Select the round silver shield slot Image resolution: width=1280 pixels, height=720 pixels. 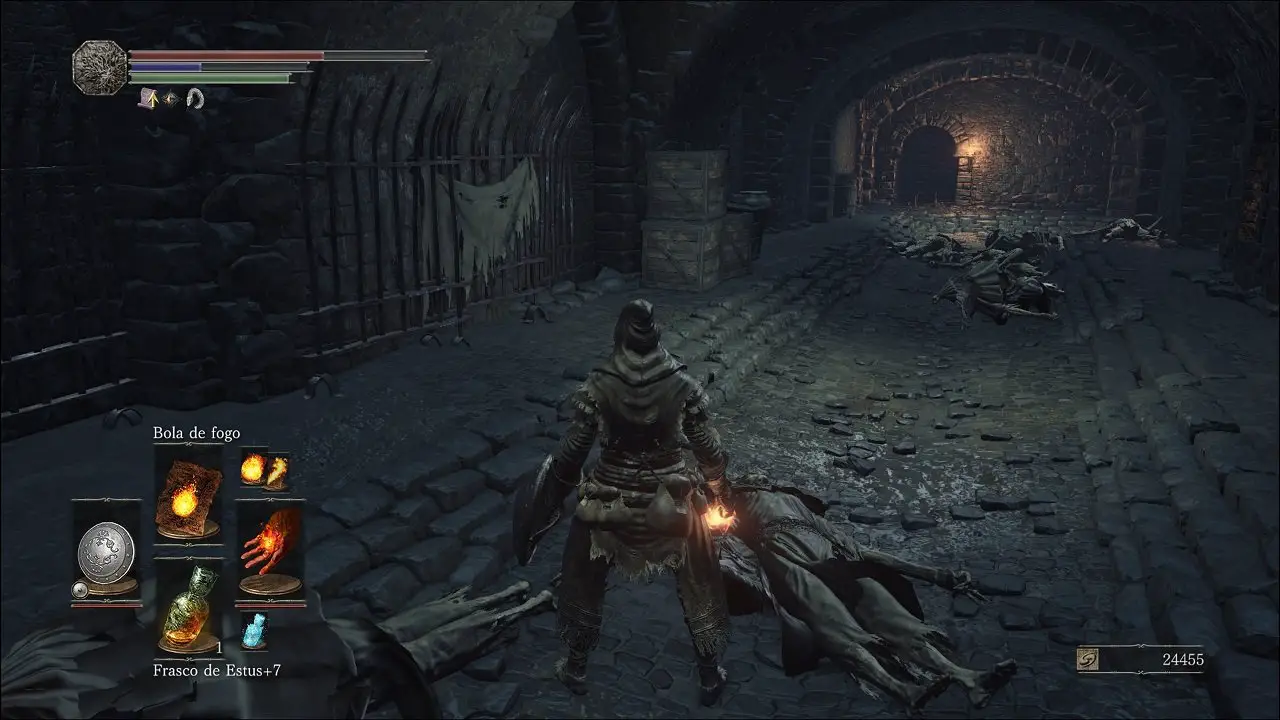106,551
